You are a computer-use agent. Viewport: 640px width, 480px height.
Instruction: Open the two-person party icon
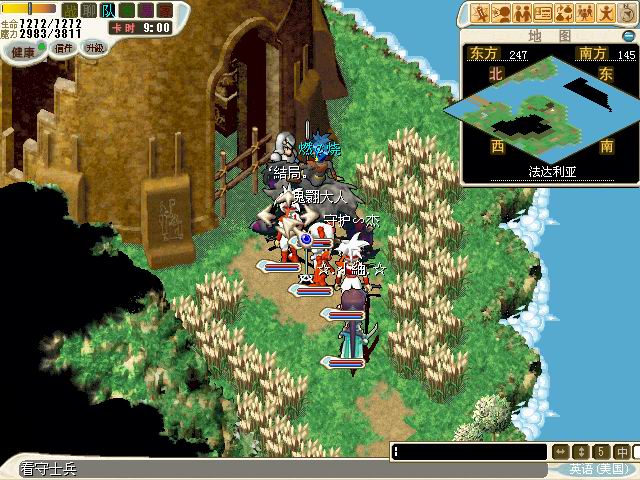(522, 13)
